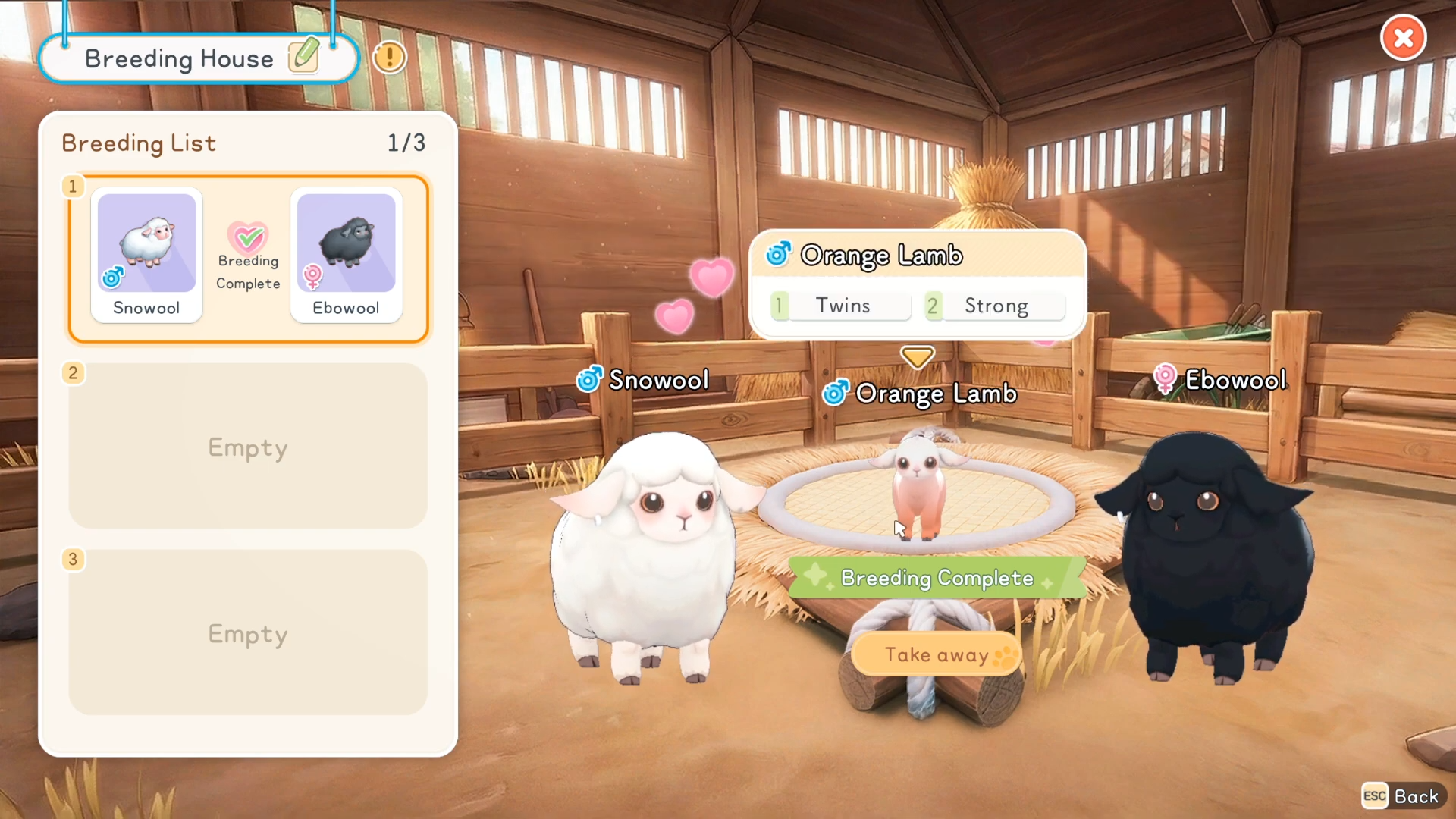1456x819 pixels.
Task: Click the Take away button
Action: (x=937, y=654)
